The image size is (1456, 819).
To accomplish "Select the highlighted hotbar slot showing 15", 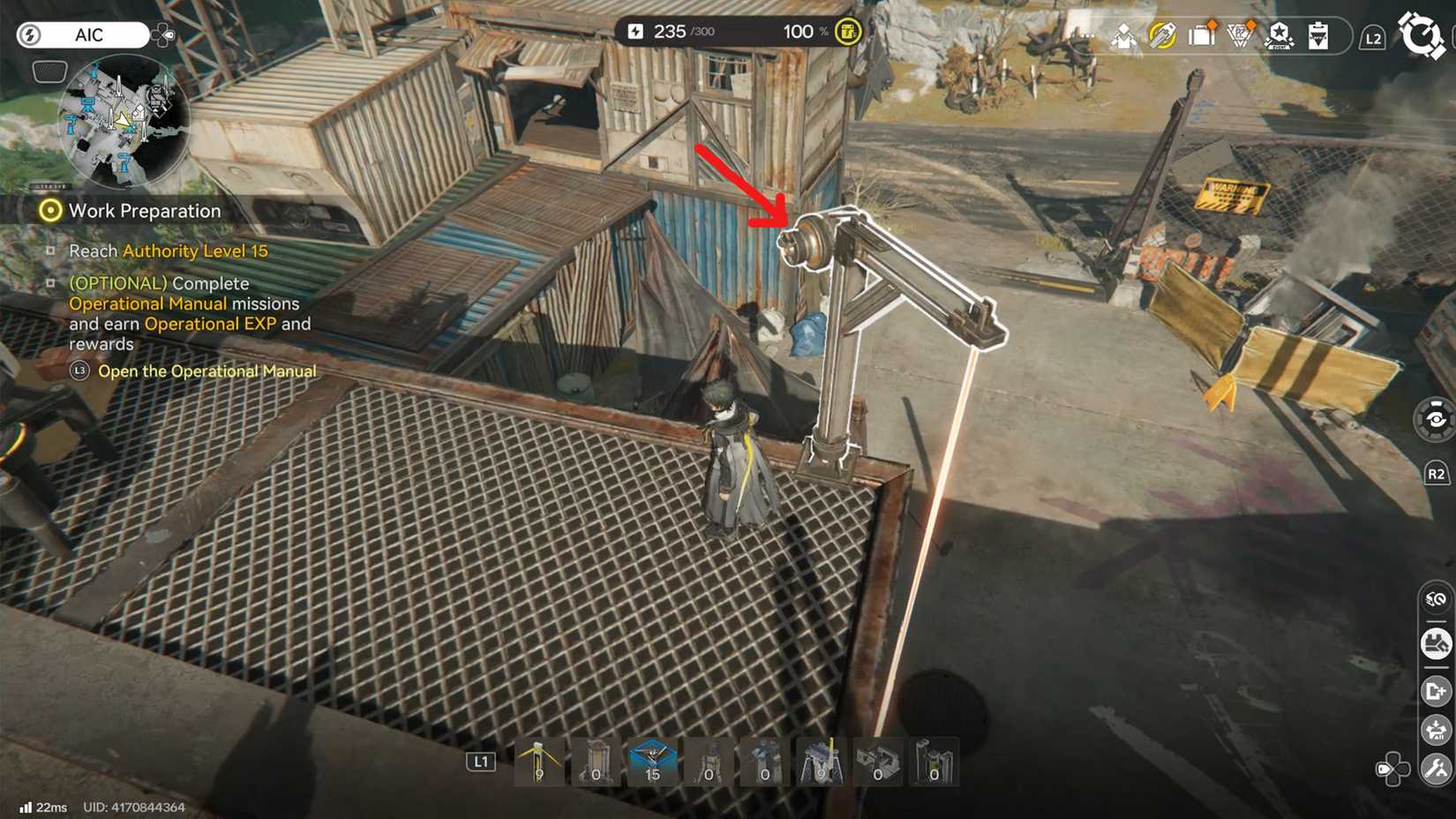I will pyautogui.click(x=651, y=763).
